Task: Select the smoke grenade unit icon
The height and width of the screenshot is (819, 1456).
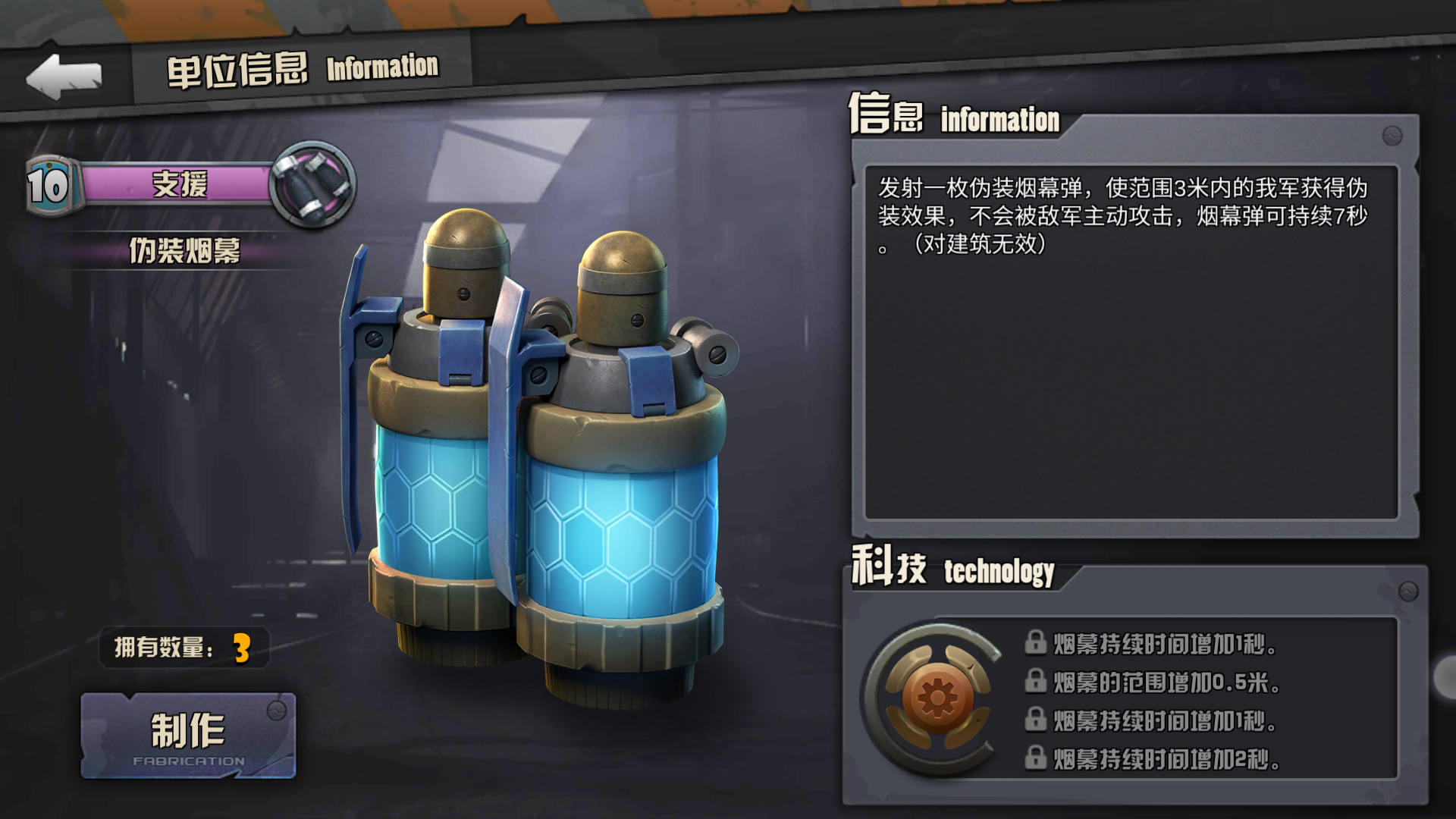Action: point(312,183)
